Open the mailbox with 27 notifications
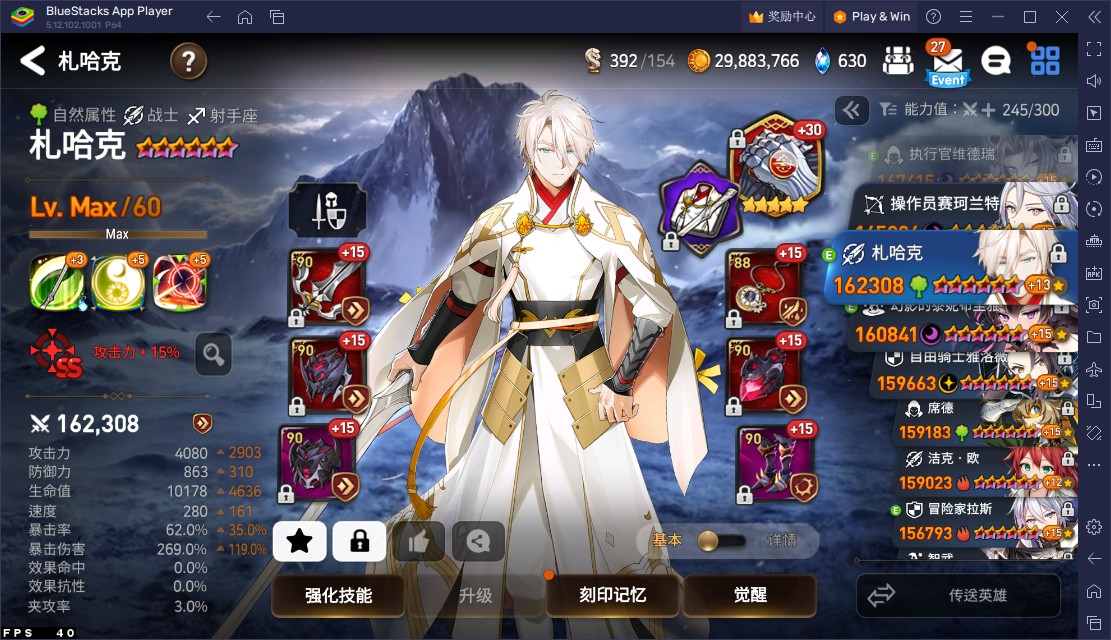The height and width of the screenshot is (640, 1111). pyautogui.click(x=946, y=62)
